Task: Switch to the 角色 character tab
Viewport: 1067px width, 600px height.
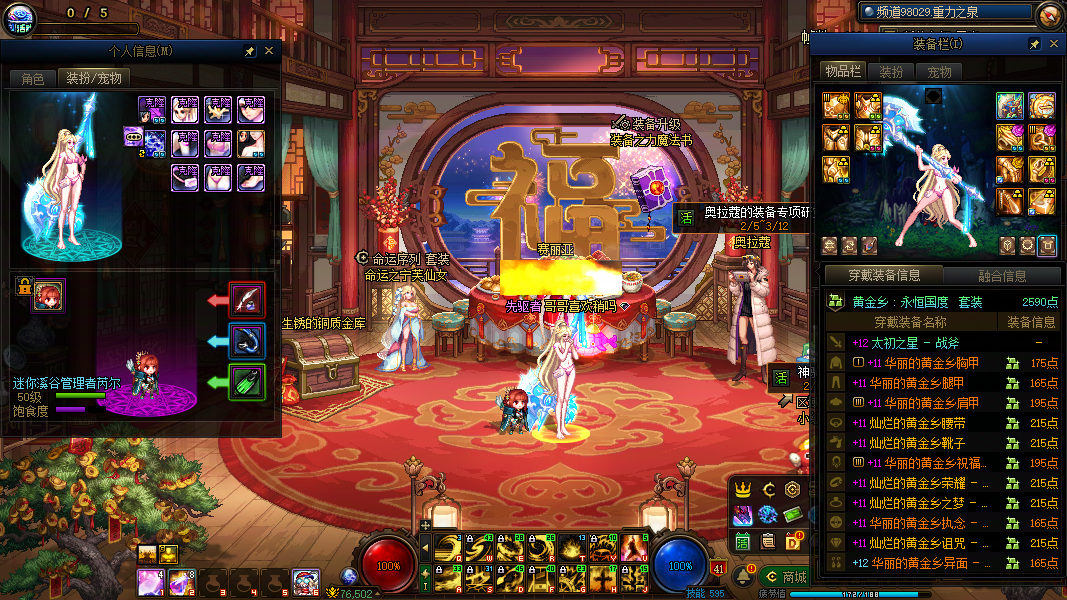Action: pyautogui.click(x=33, y=78)
